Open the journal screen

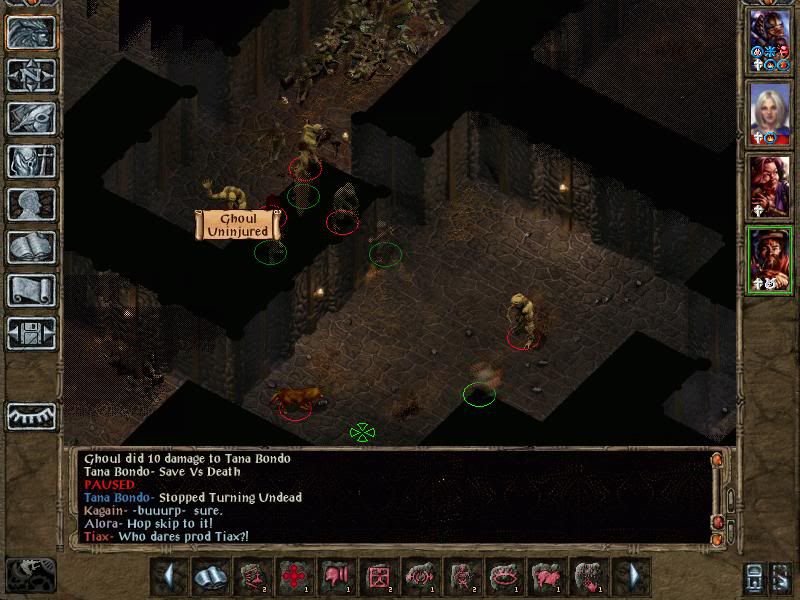coord(31,118)
